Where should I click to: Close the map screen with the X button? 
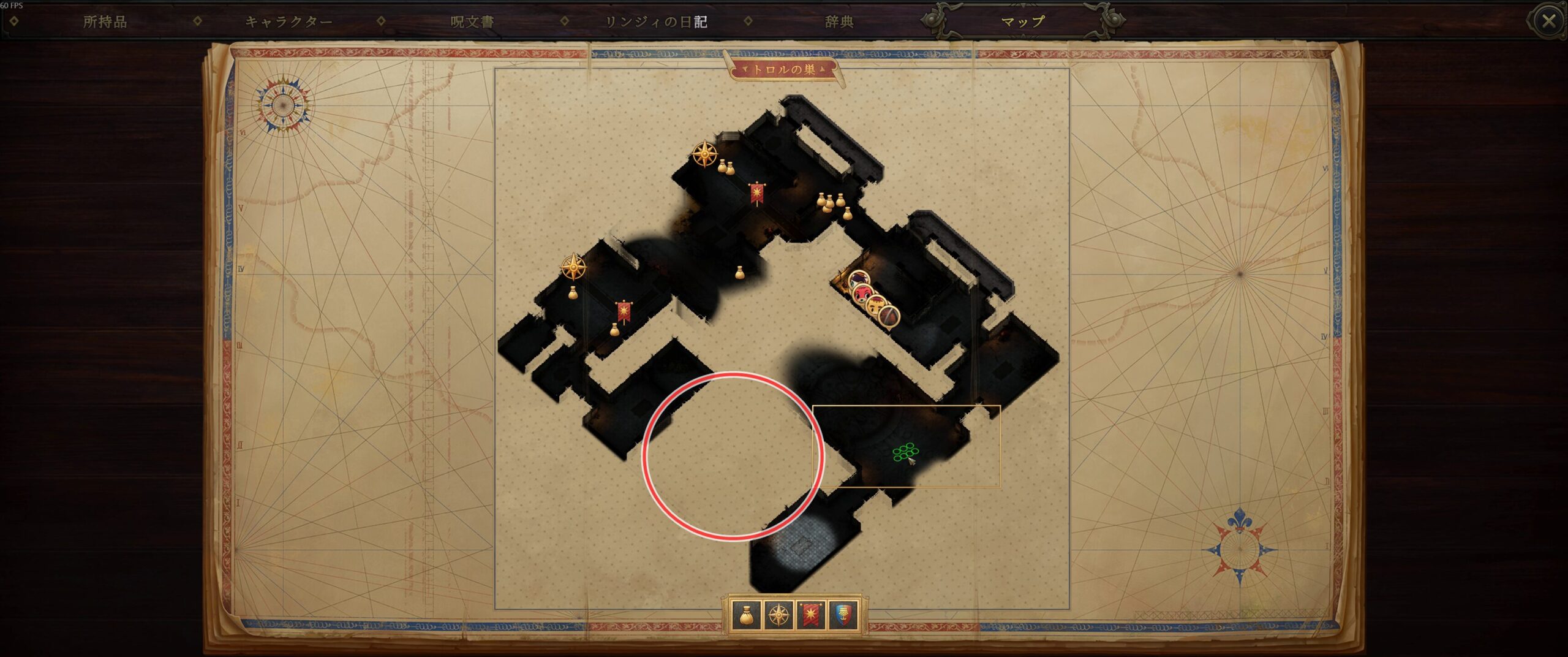pos(1548,21)
